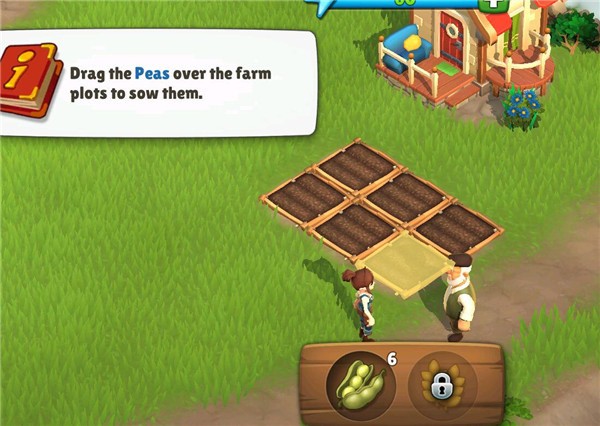Select the Peas seed icon
Image resolution: width=600 pixels, height=426 pixels.
point(360,385)
